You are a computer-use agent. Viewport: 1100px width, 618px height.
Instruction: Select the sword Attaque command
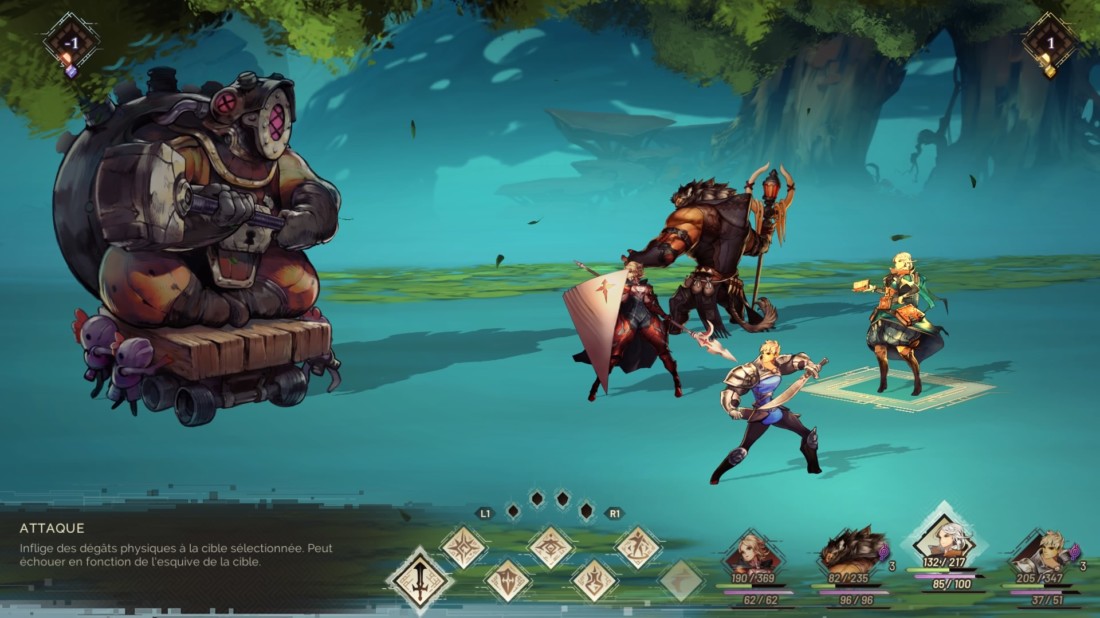pos(420,580)
